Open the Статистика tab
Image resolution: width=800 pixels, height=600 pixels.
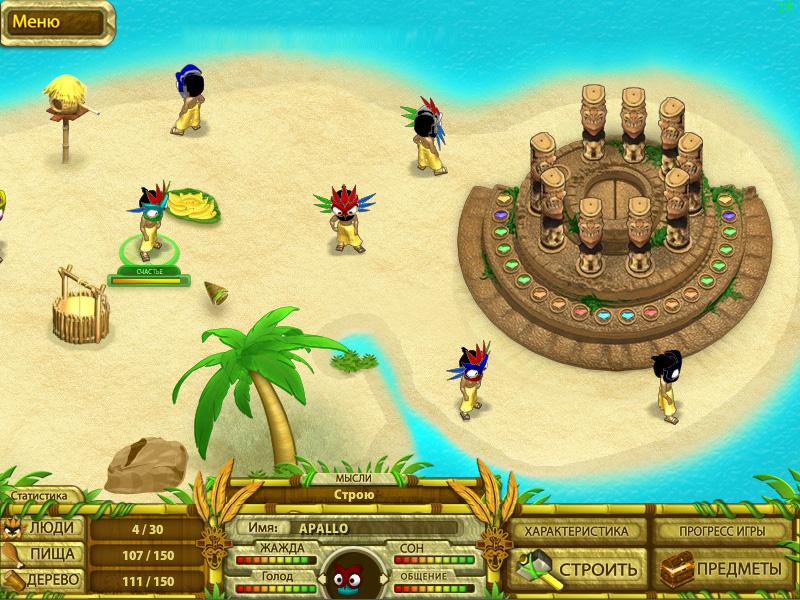[x=40, y=495]
